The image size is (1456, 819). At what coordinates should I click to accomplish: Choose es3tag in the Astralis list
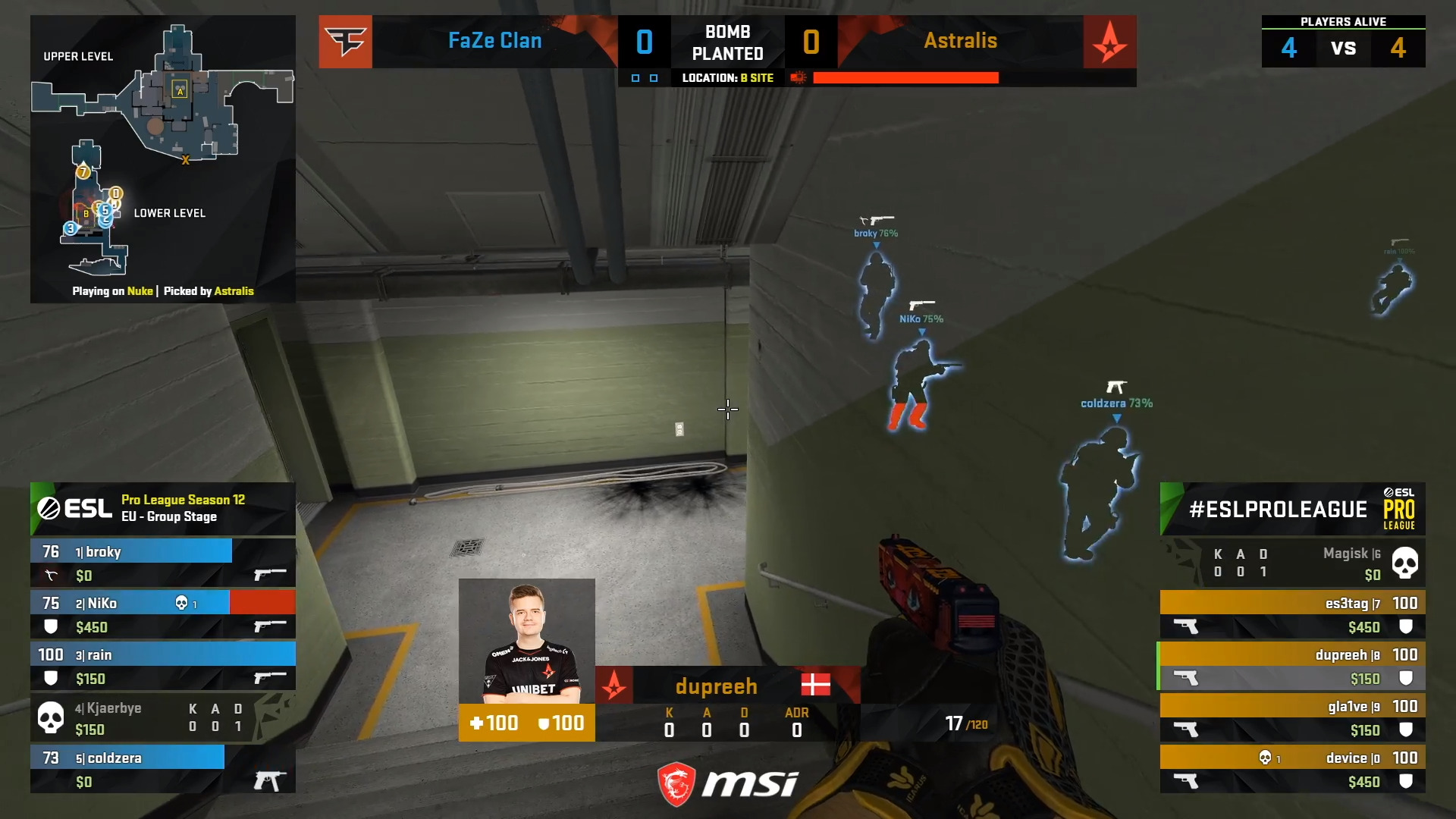[1292, 614]
